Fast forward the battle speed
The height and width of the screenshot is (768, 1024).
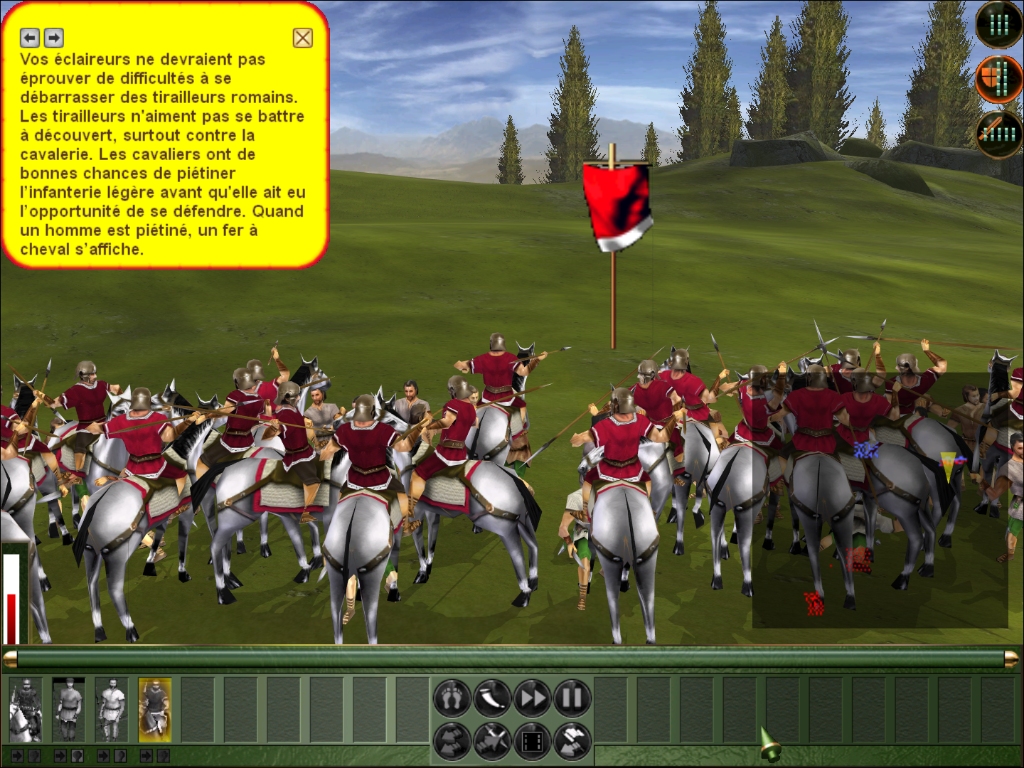pos(532,697)
